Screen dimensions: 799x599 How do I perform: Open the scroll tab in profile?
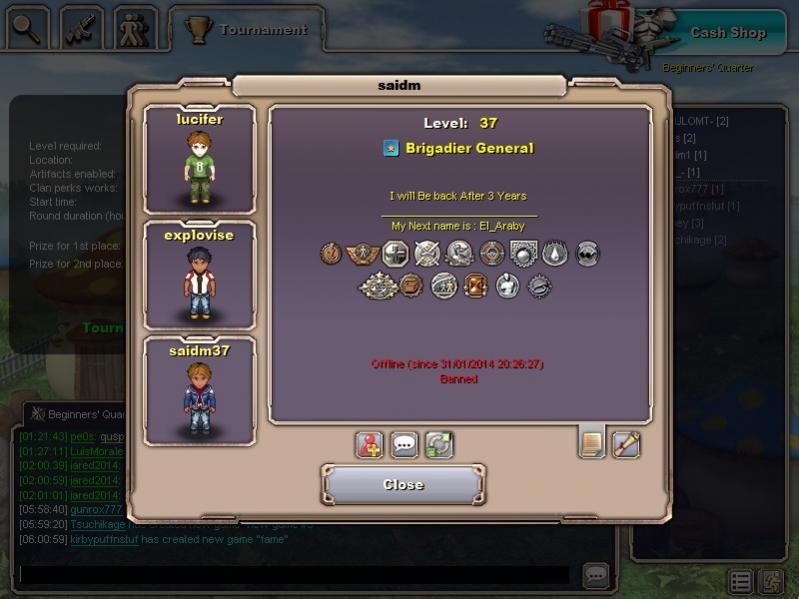pos(626,443)
